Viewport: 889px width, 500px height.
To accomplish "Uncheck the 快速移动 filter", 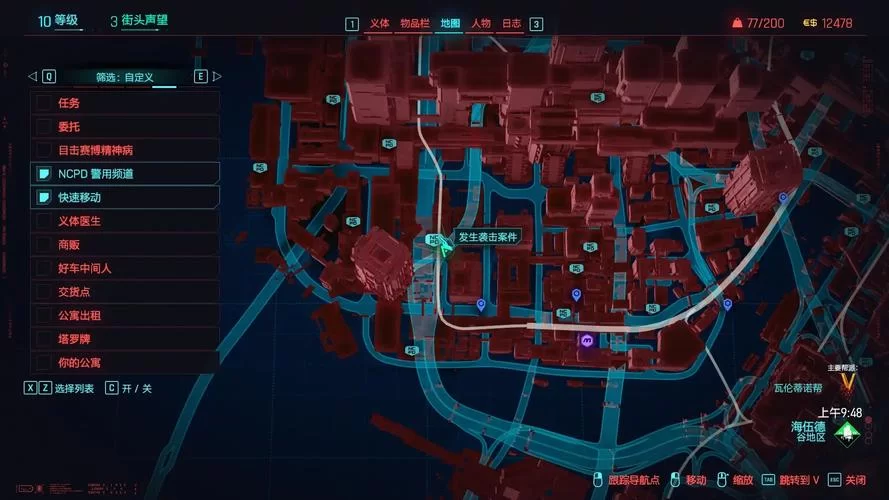I will 44,197.
